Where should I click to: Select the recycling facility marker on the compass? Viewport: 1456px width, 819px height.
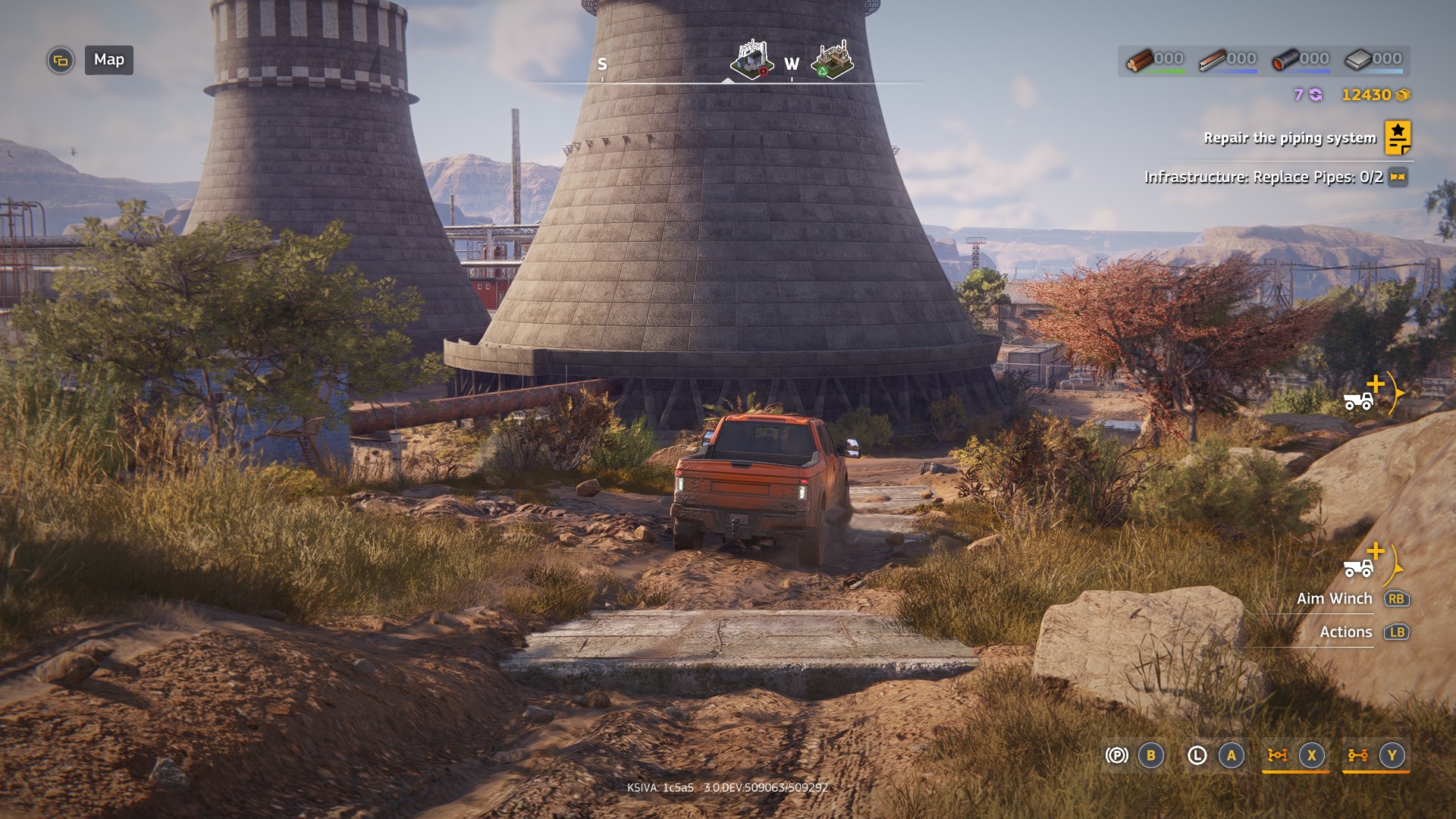832,60
